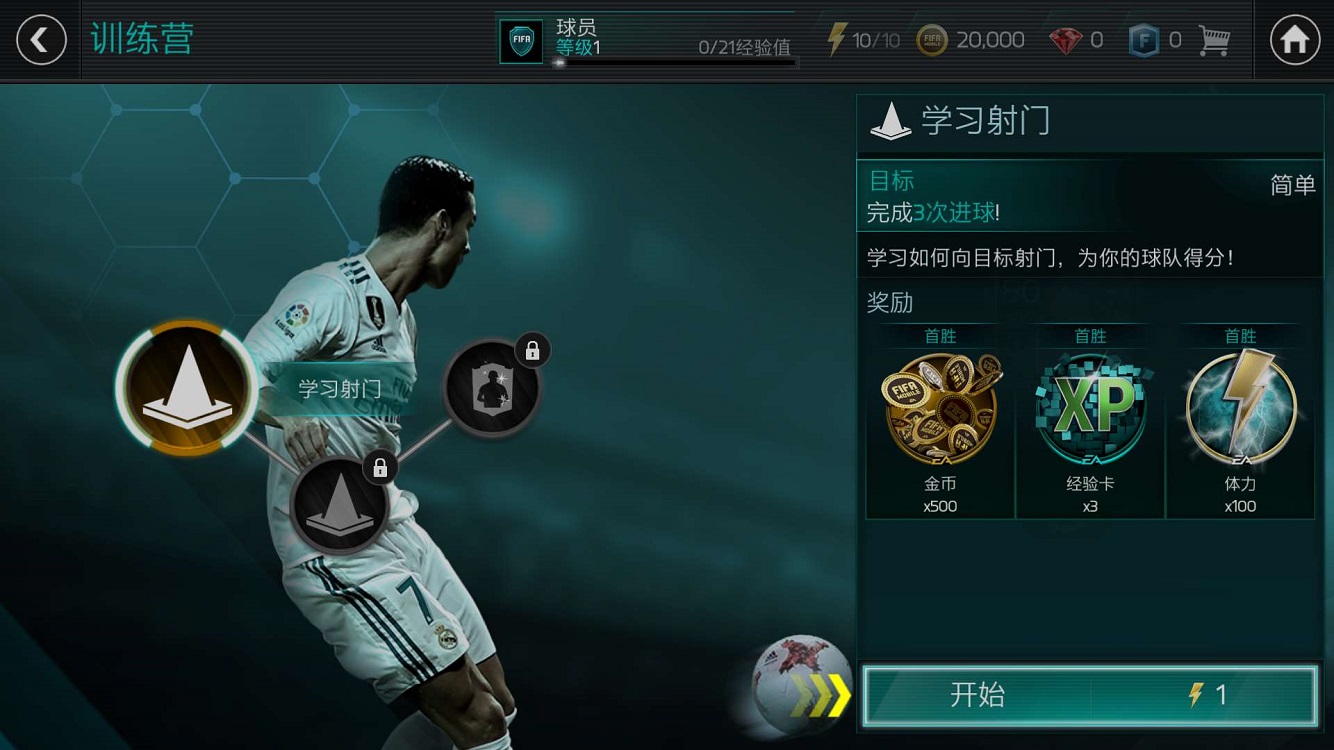This screenshot has width=1334, height=750.
Task: Tap the blue F points currency
Action: pos(1155,40)
